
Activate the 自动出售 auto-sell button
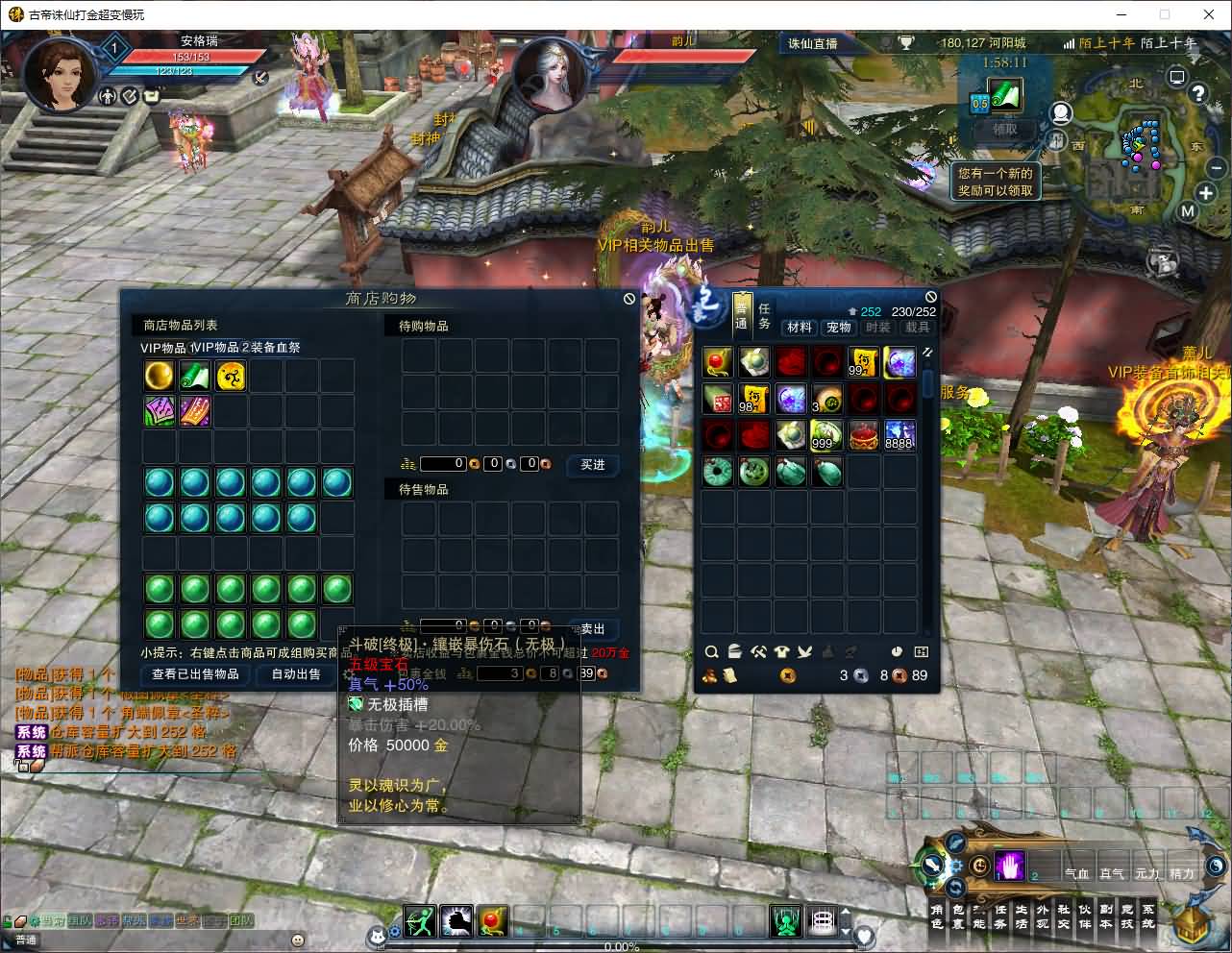[x=296, y=674]
